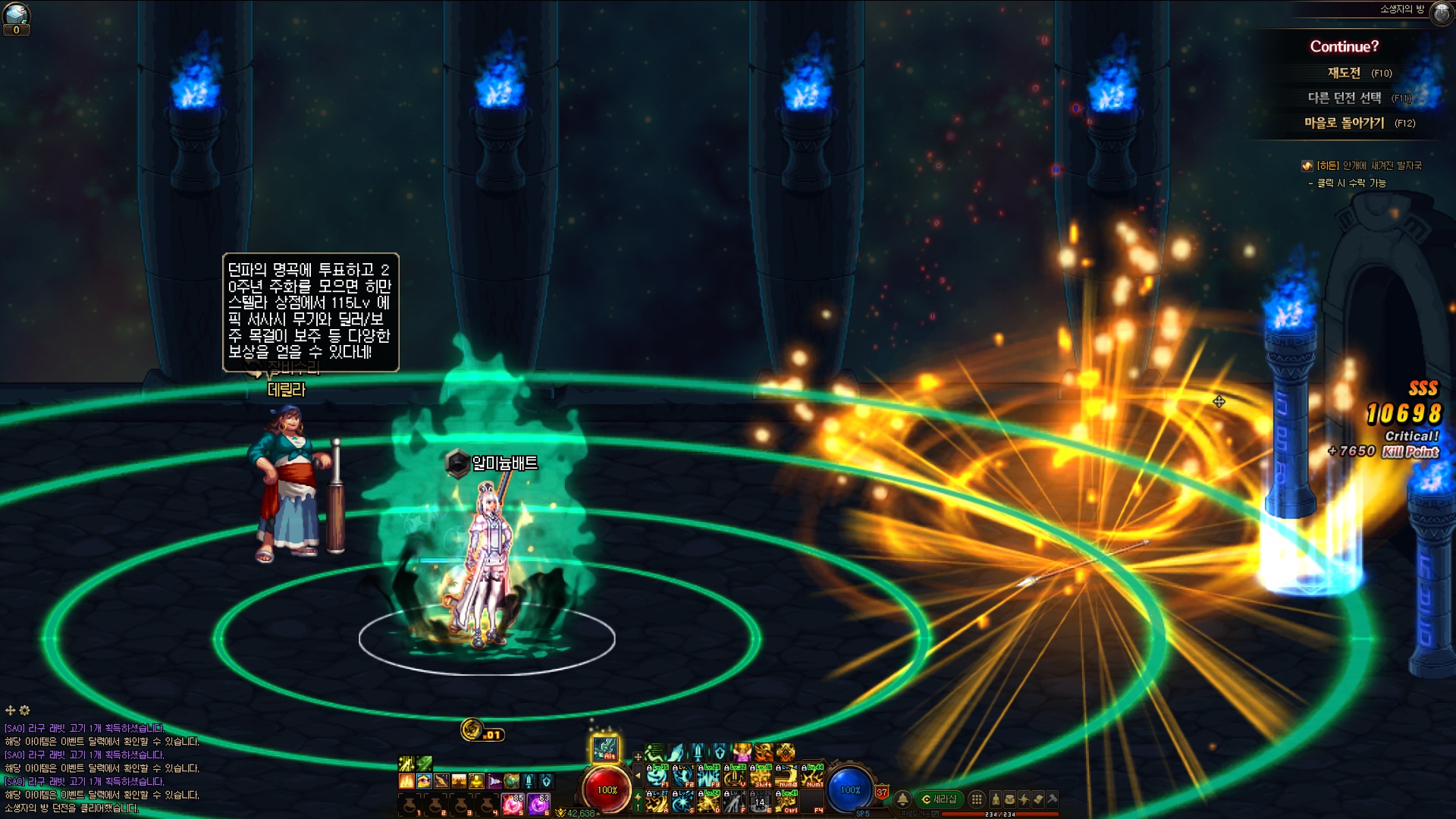Open the inventory bag icon
1456x819 pixels.
[x=1009, y=799]
